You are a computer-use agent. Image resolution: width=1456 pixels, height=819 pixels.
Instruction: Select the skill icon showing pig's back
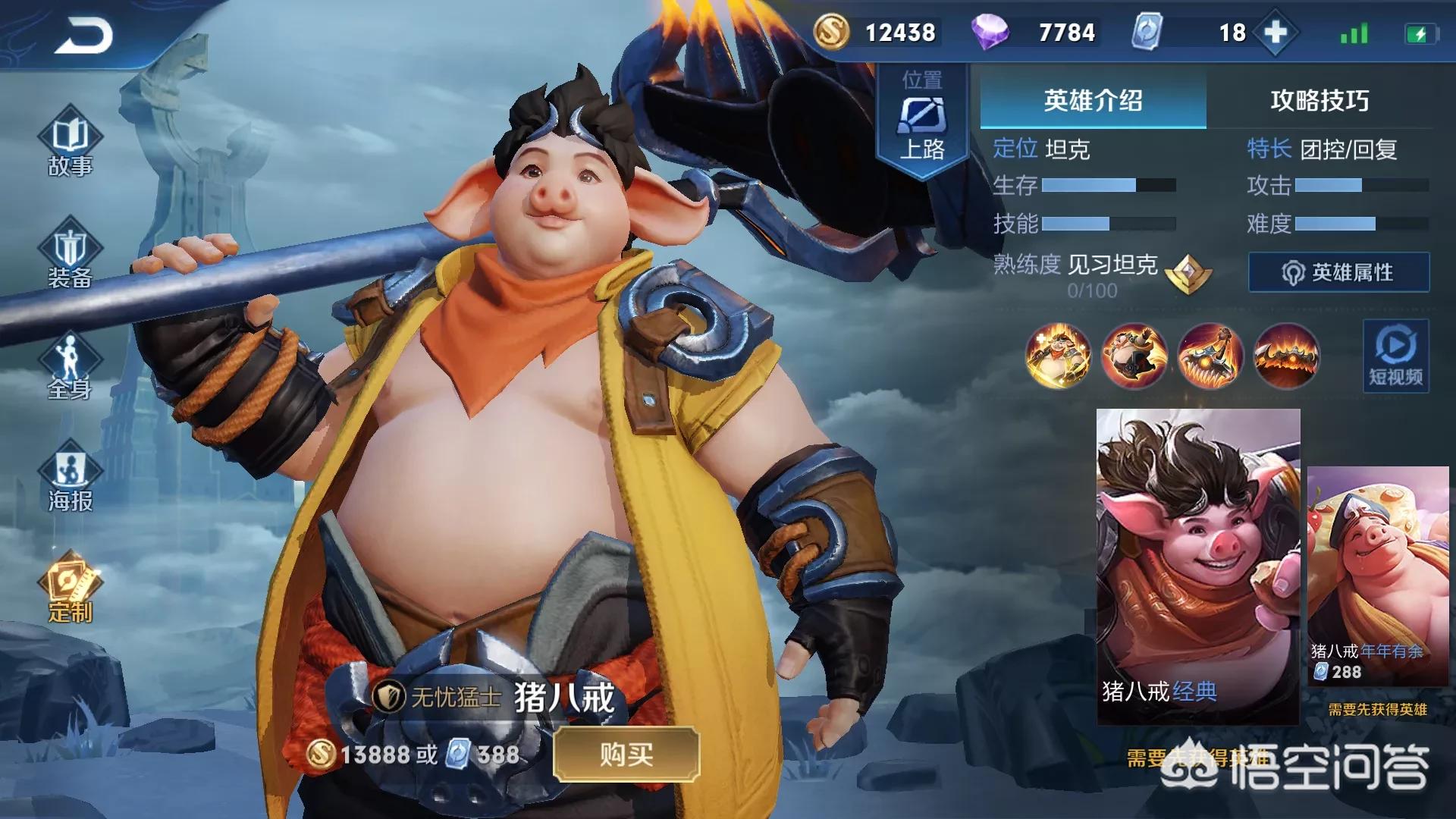tap(1134, 356)
